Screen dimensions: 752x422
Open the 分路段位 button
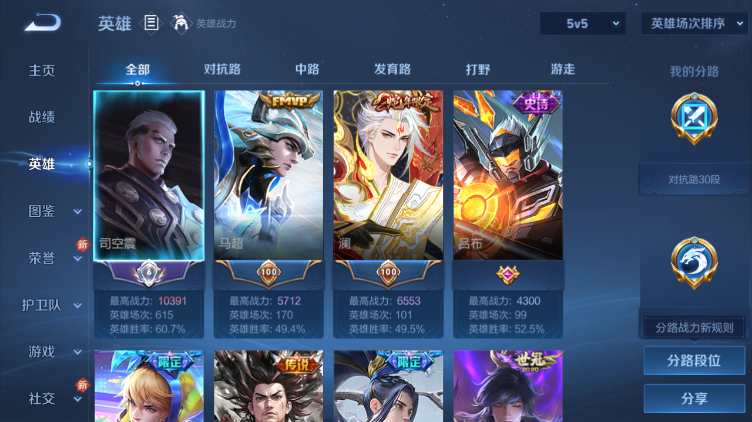click(x=694, y=361)
